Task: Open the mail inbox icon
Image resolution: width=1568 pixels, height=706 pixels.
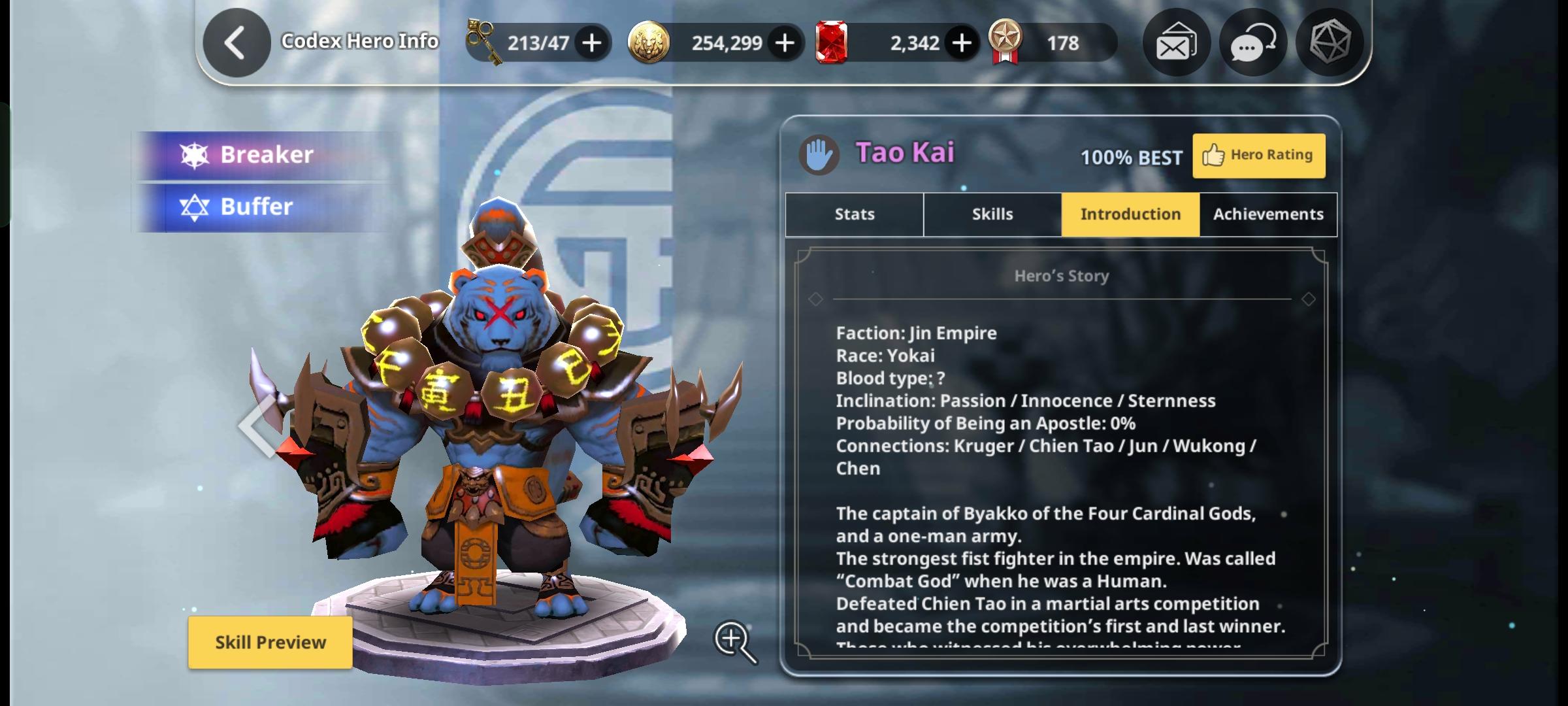Action: 1175,42
